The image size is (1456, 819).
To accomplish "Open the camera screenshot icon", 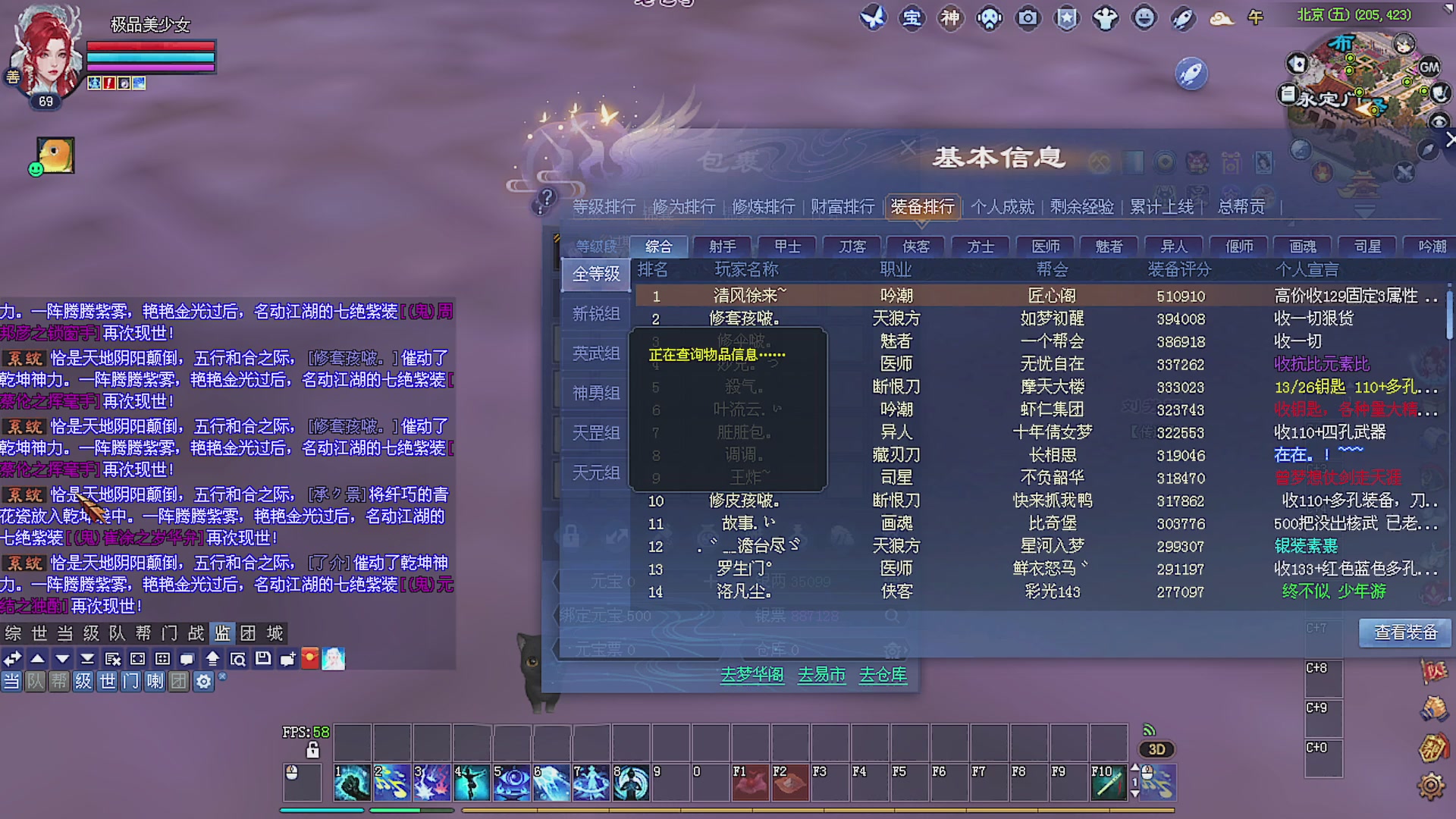I will pyautogui.click(x=1028, y=19).
